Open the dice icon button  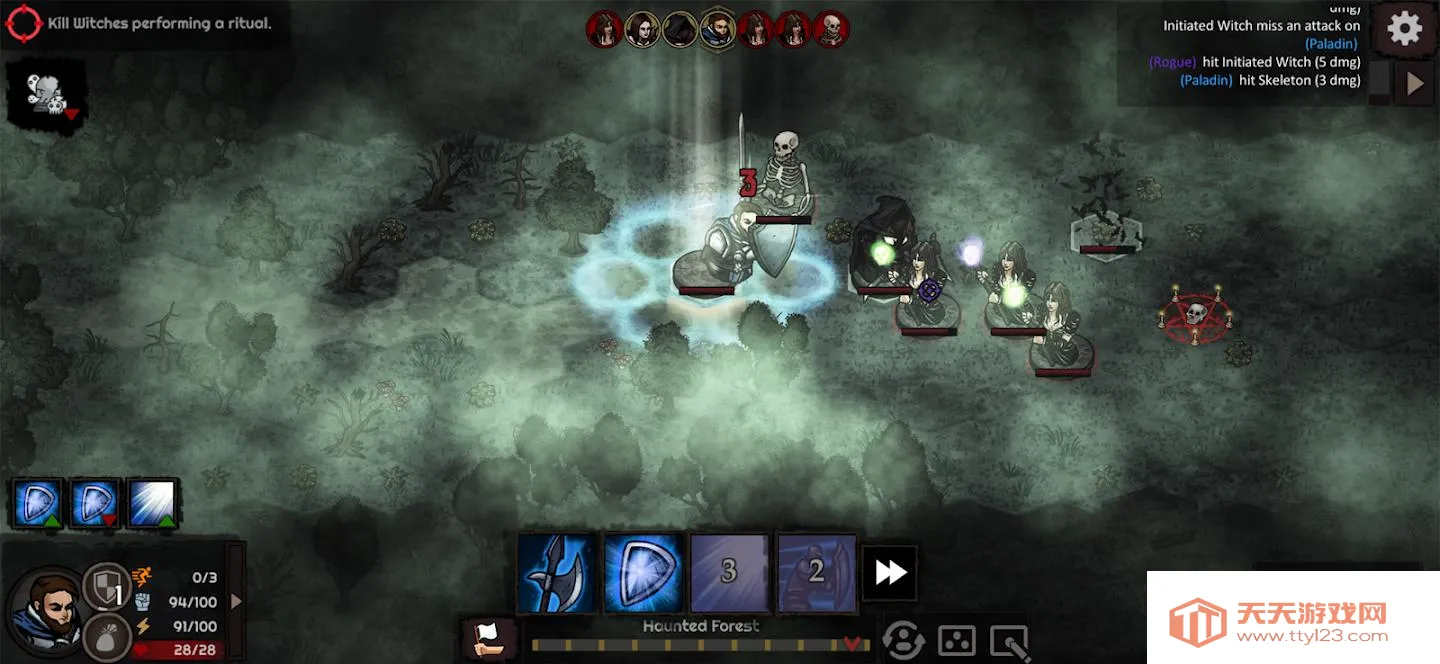[956, 641]
